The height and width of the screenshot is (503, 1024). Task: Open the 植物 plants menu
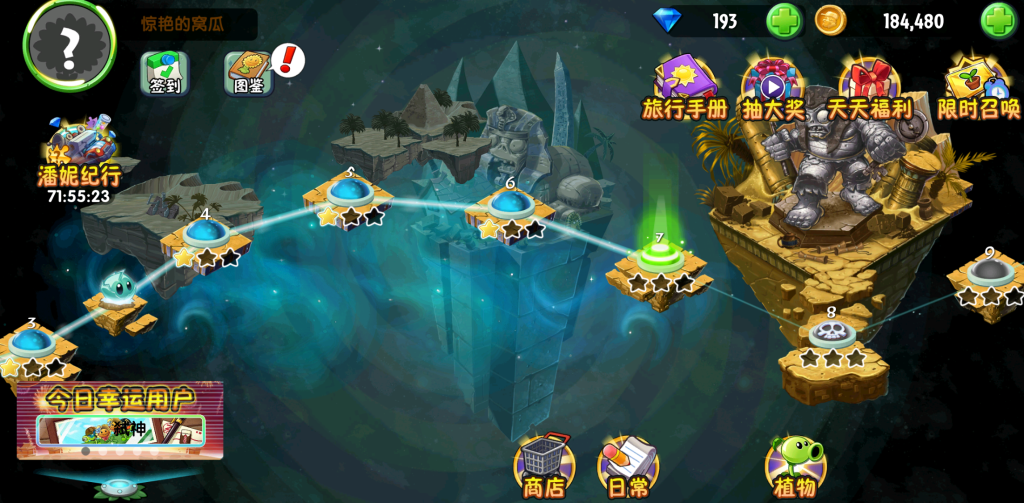795,467
